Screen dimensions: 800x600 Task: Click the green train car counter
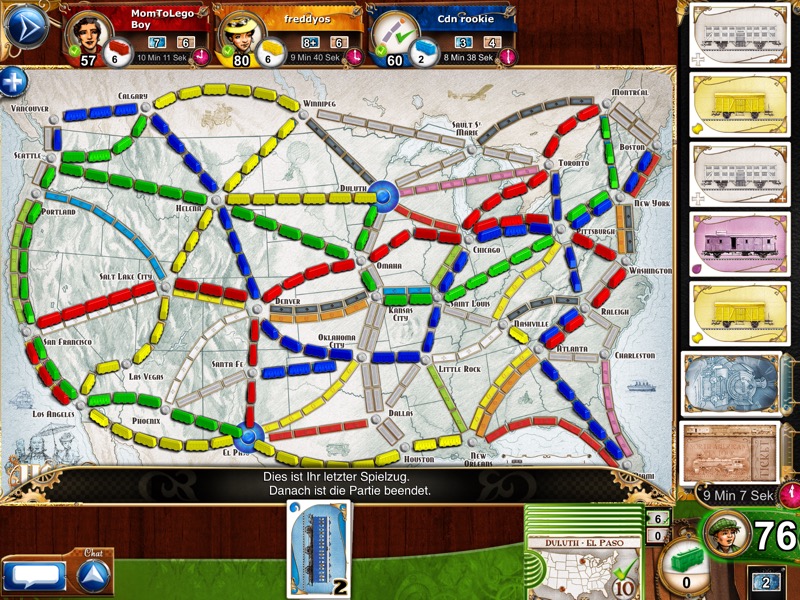(689, 565)
